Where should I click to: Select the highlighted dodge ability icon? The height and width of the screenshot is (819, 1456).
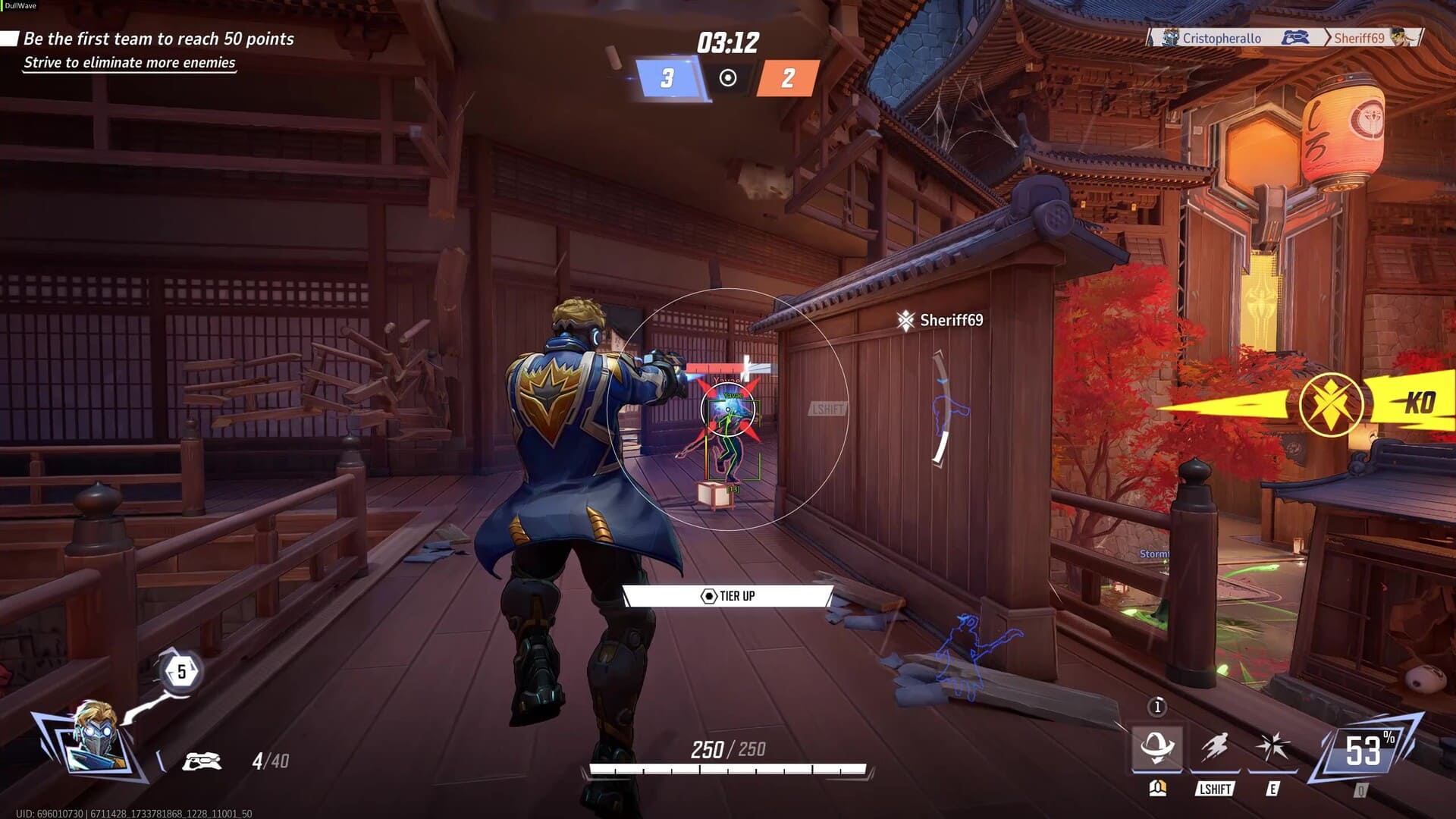1156,748
